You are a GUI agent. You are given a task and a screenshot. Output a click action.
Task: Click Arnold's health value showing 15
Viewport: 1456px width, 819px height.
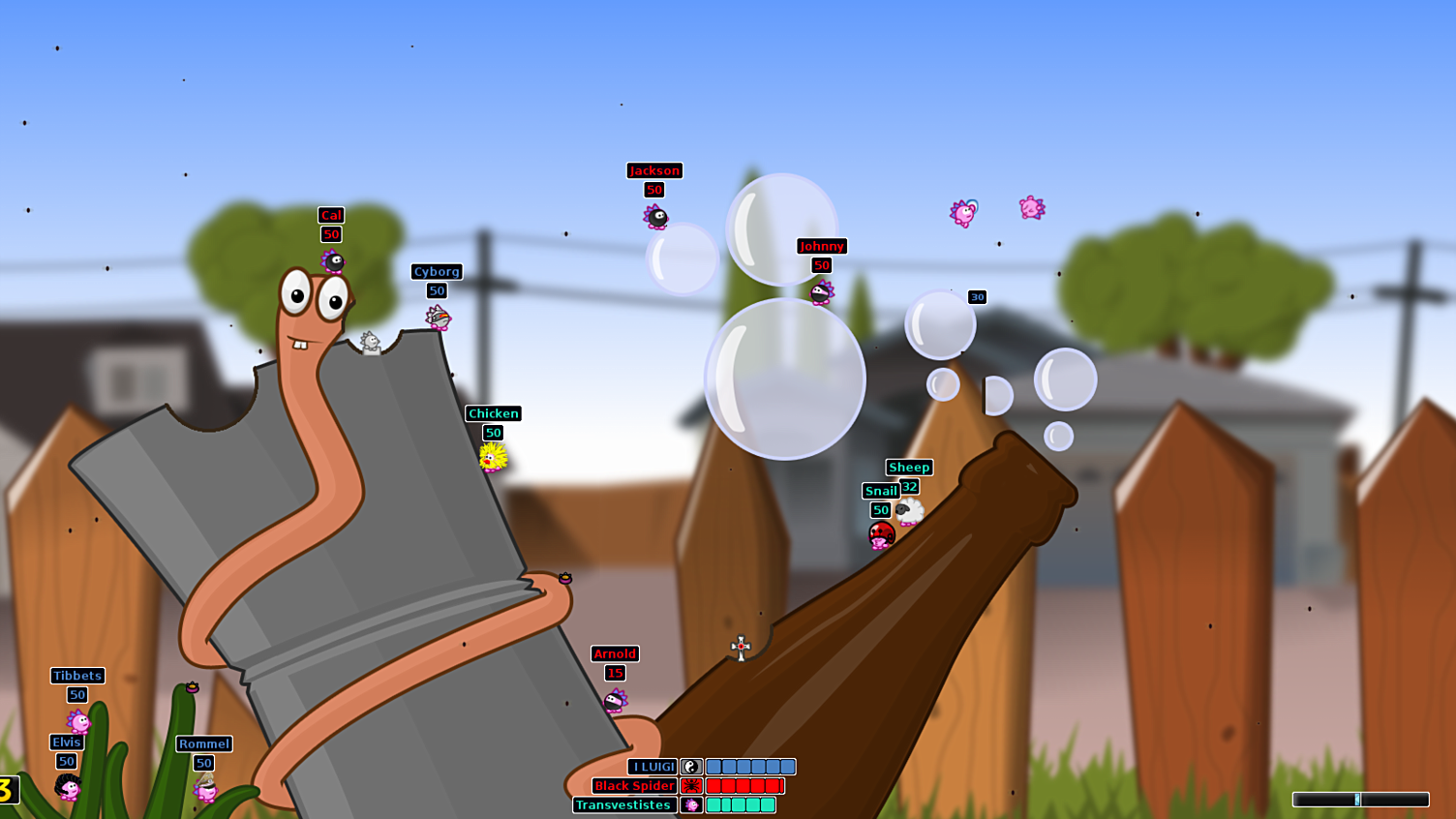coord(614,671)
